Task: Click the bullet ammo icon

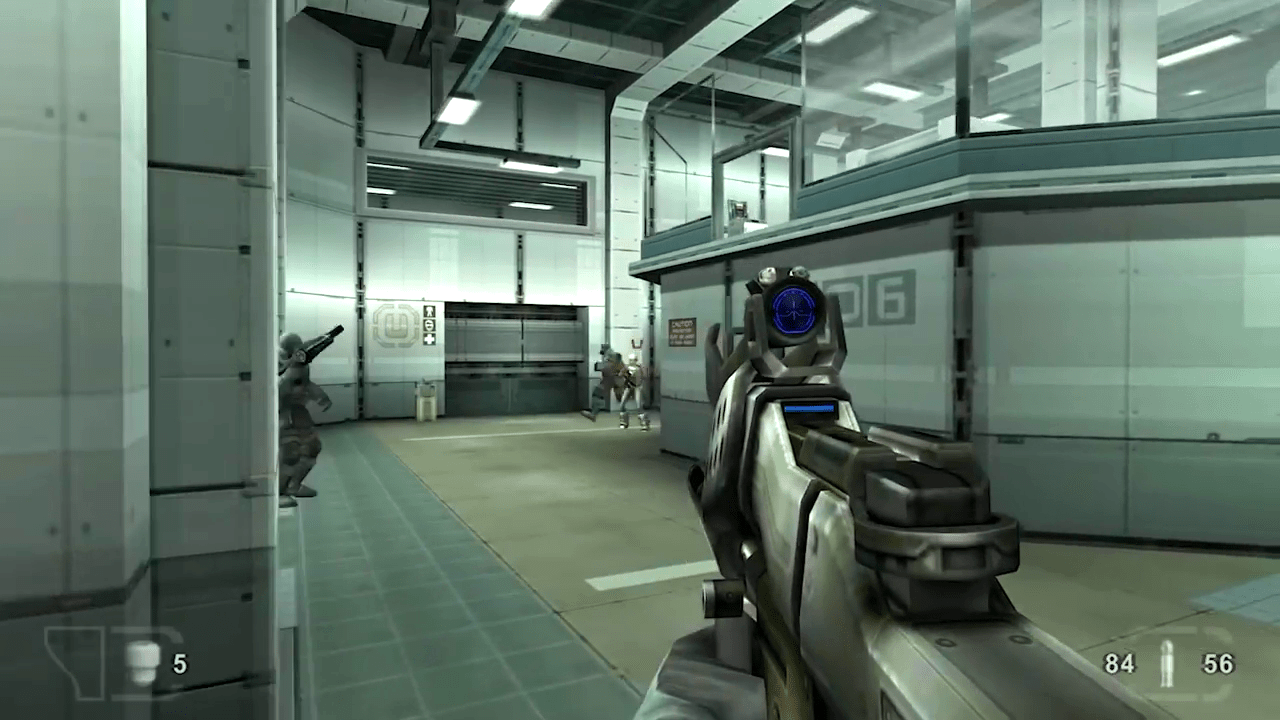Action: (1166, 664)
